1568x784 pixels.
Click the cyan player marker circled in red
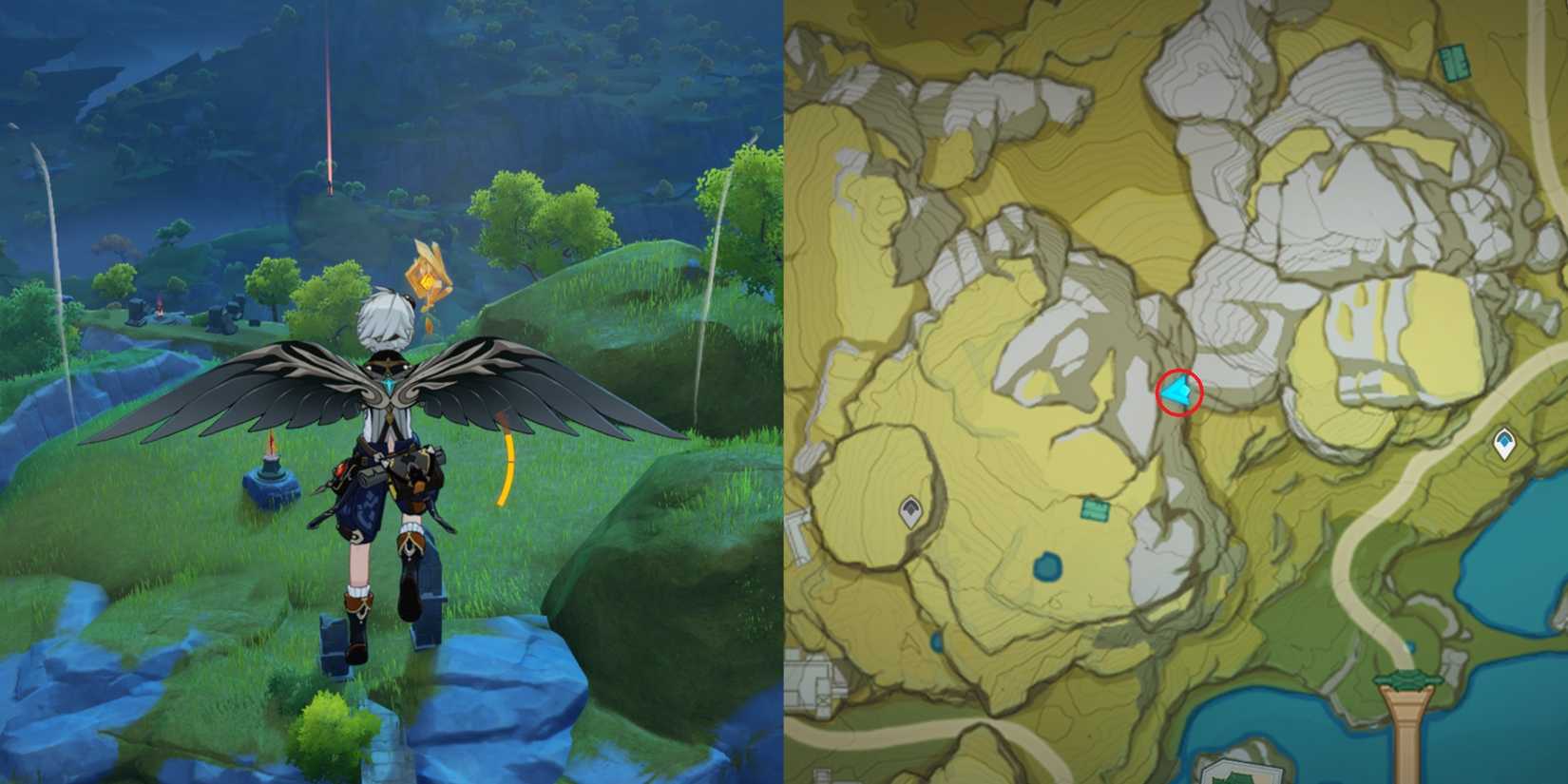[1176, 392]
